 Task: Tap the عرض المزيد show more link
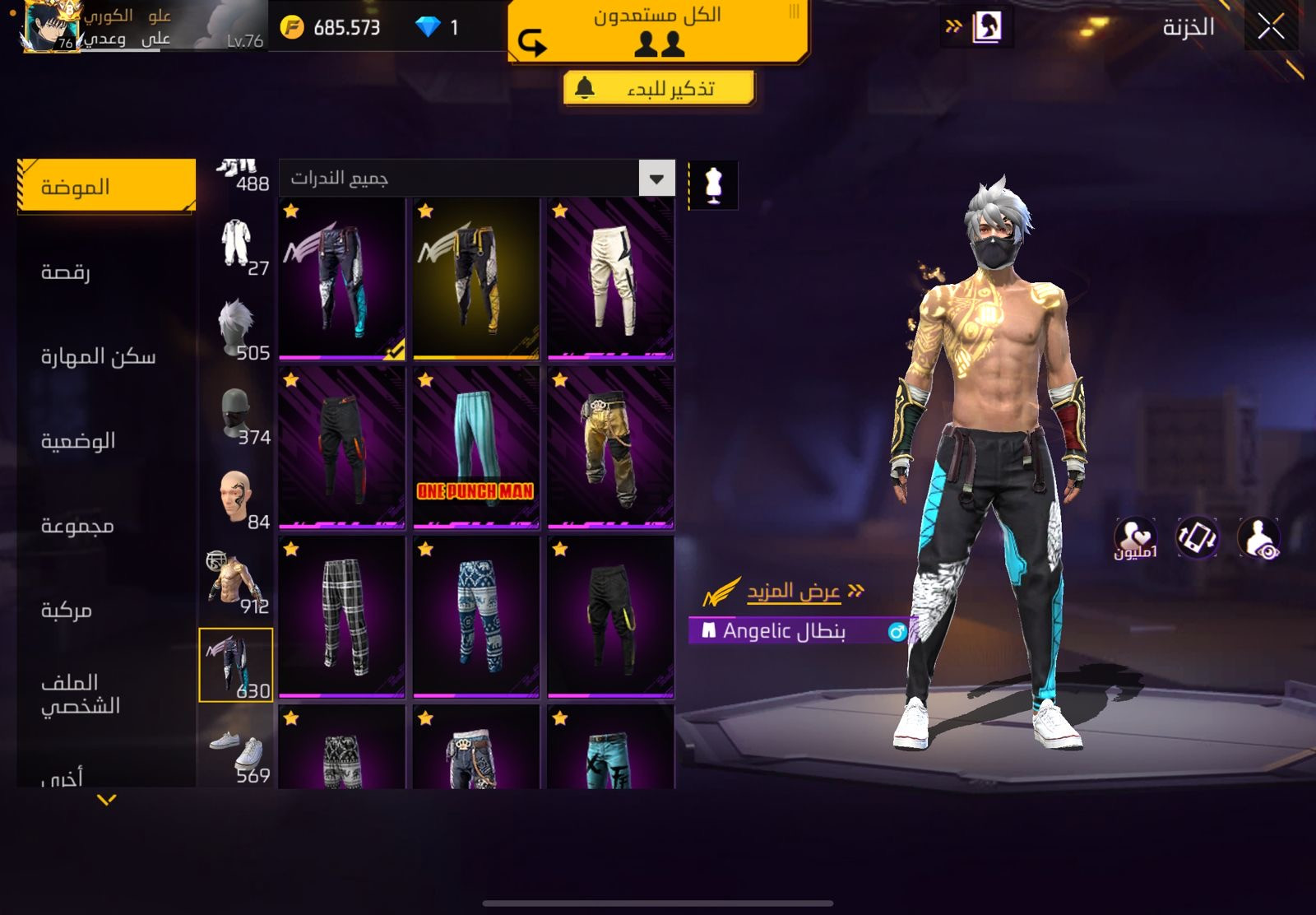tap(793, 591)
